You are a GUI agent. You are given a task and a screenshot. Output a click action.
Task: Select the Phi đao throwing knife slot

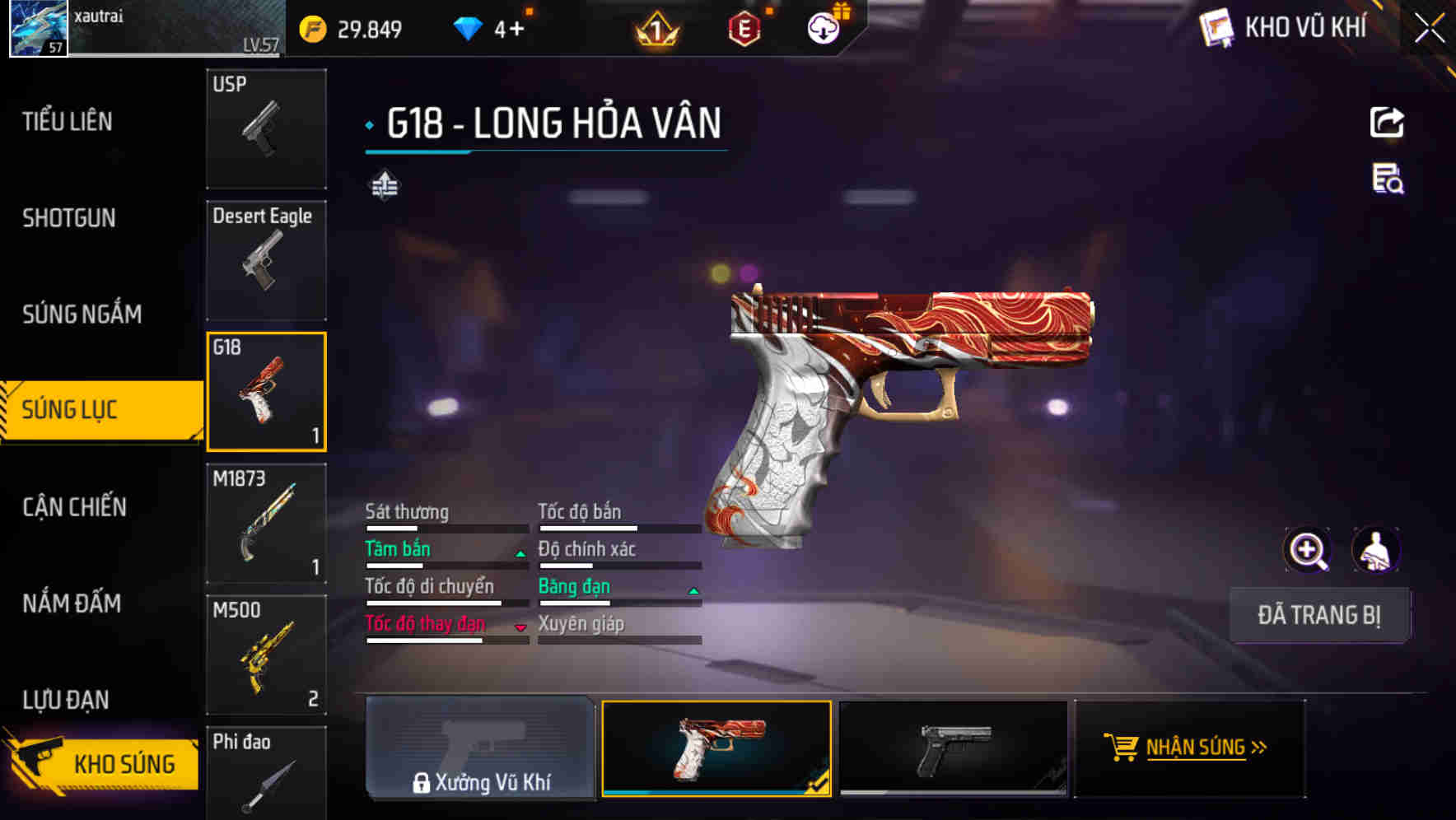tap(266, 774)
